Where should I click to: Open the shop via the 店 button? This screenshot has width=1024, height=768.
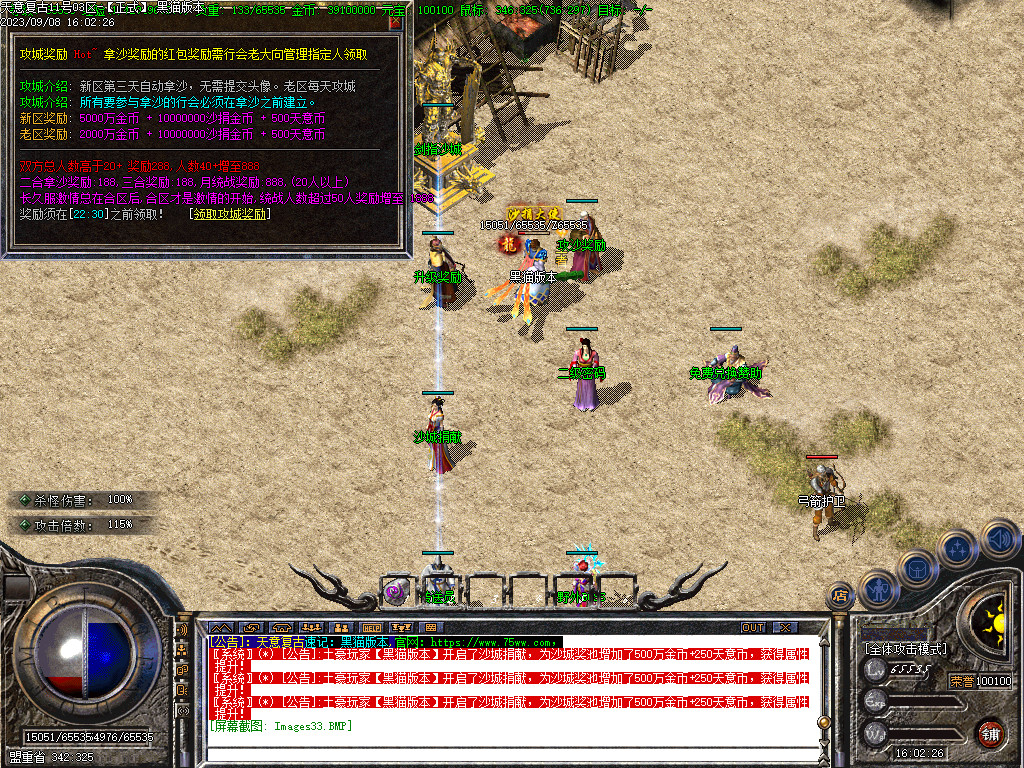tap(840, 596)
